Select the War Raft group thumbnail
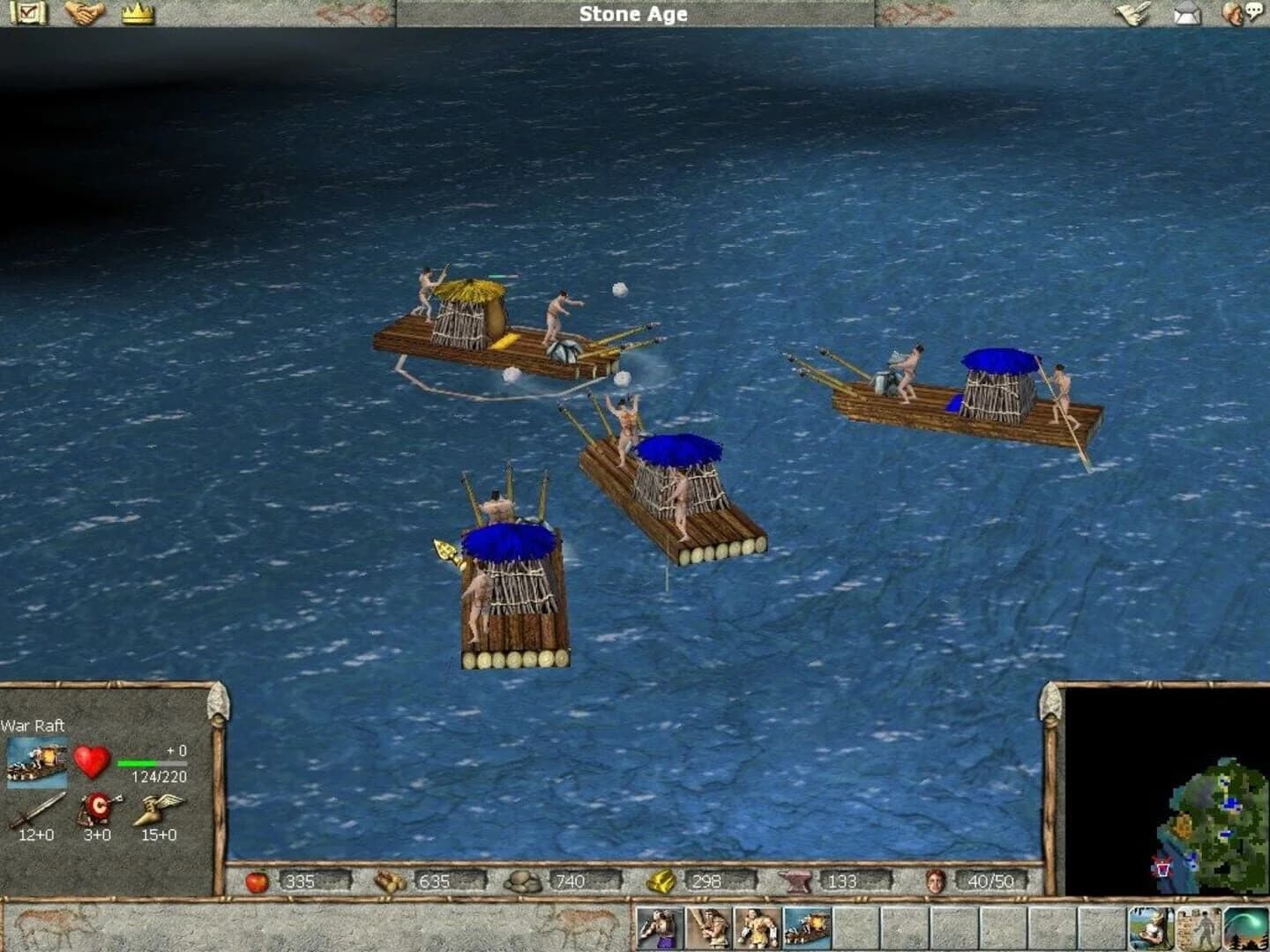 [37, 762]
